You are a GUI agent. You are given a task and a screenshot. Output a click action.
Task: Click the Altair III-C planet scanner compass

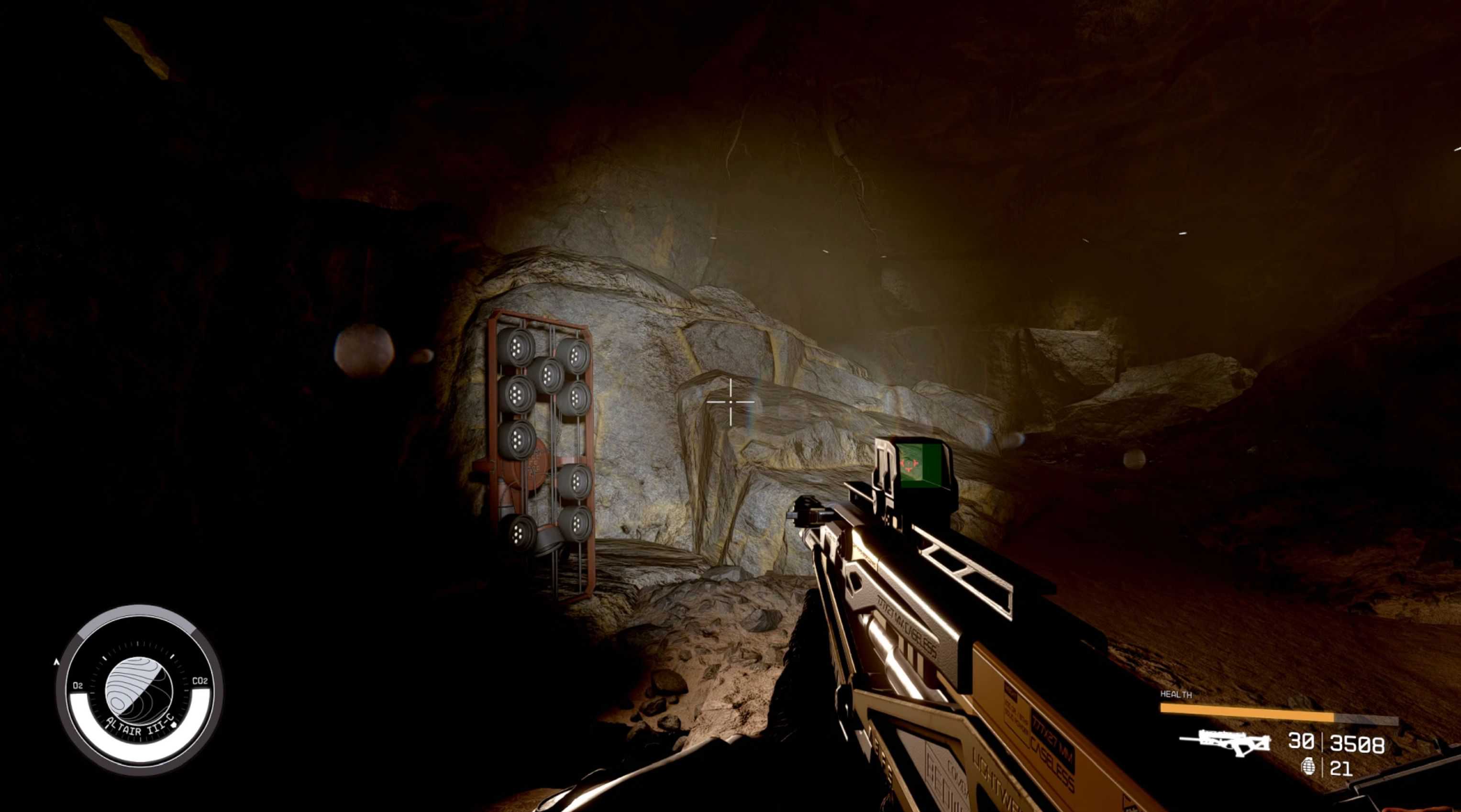[139, 689]
